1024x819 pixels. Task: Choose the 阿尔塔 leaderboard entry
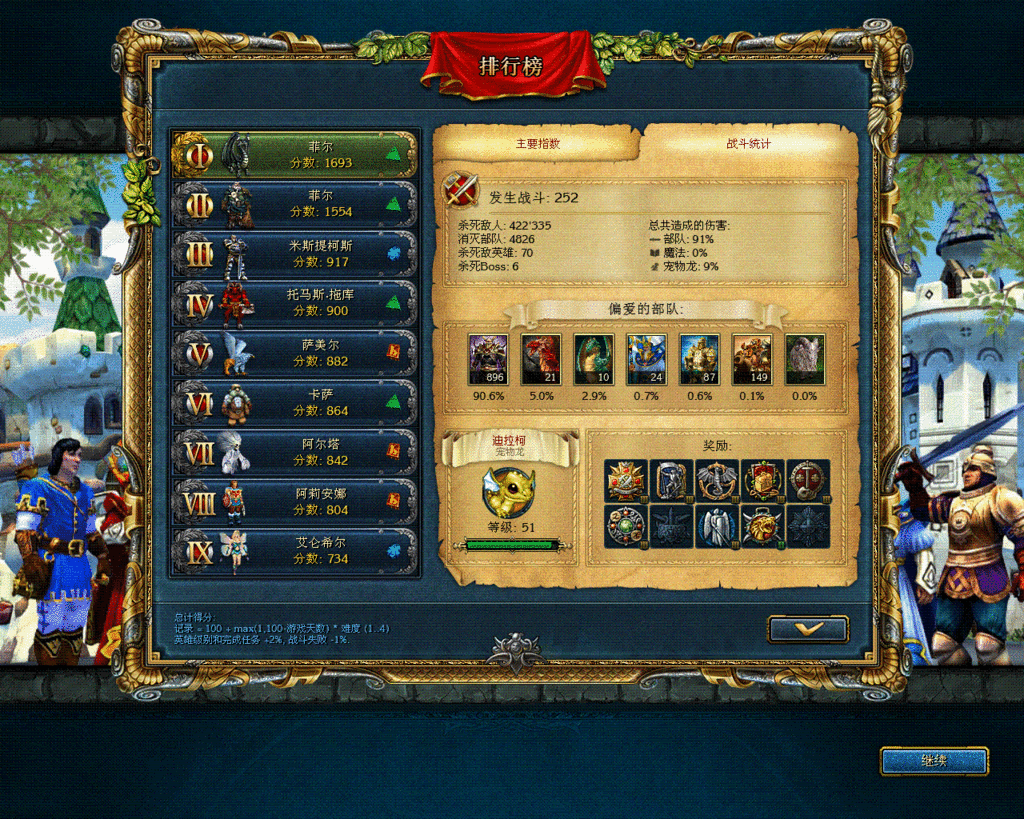[x=296, y=452]
